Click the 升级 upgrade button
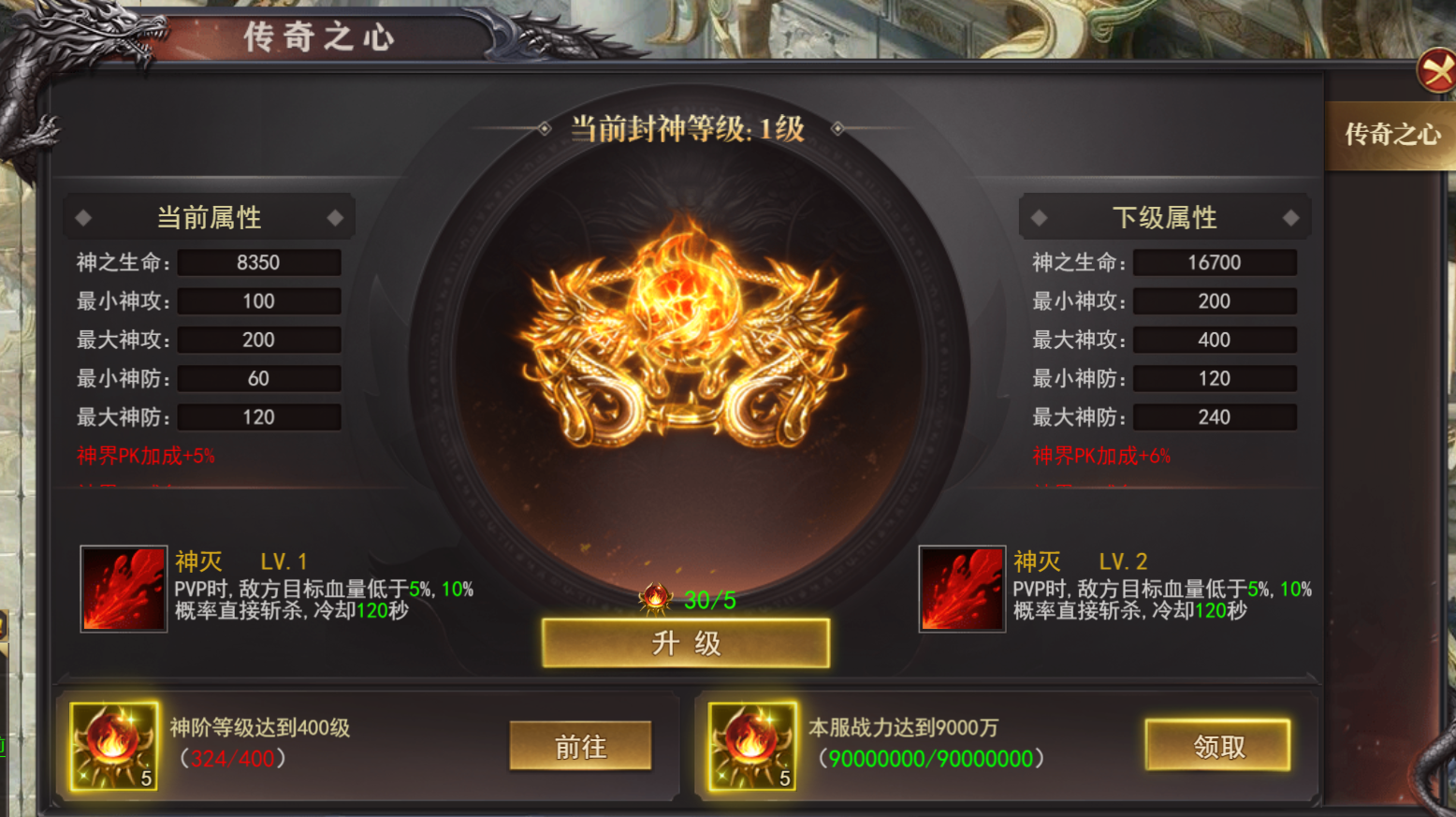 point(685,644)
